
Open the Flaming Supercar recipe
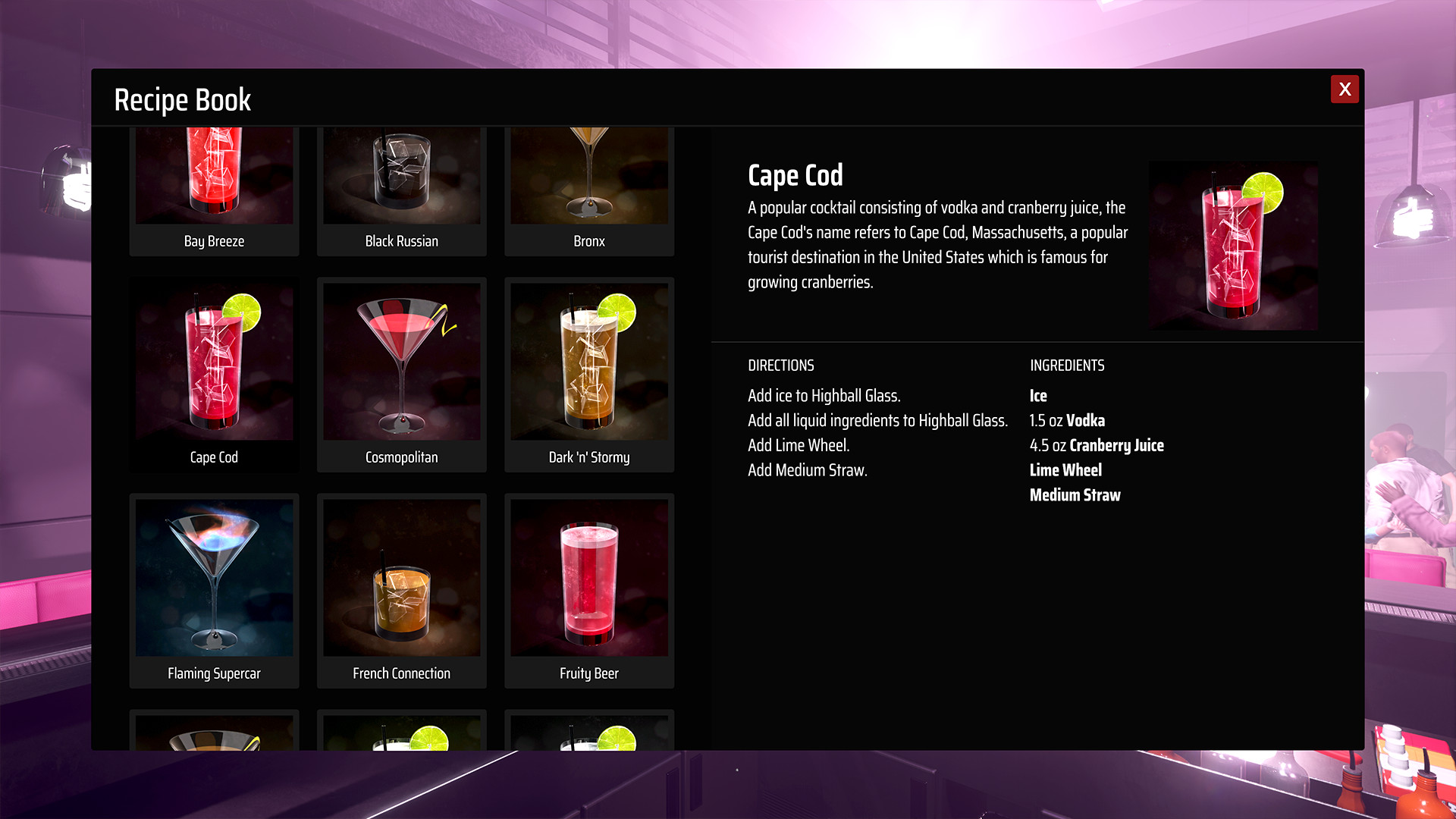click(215, 588)
